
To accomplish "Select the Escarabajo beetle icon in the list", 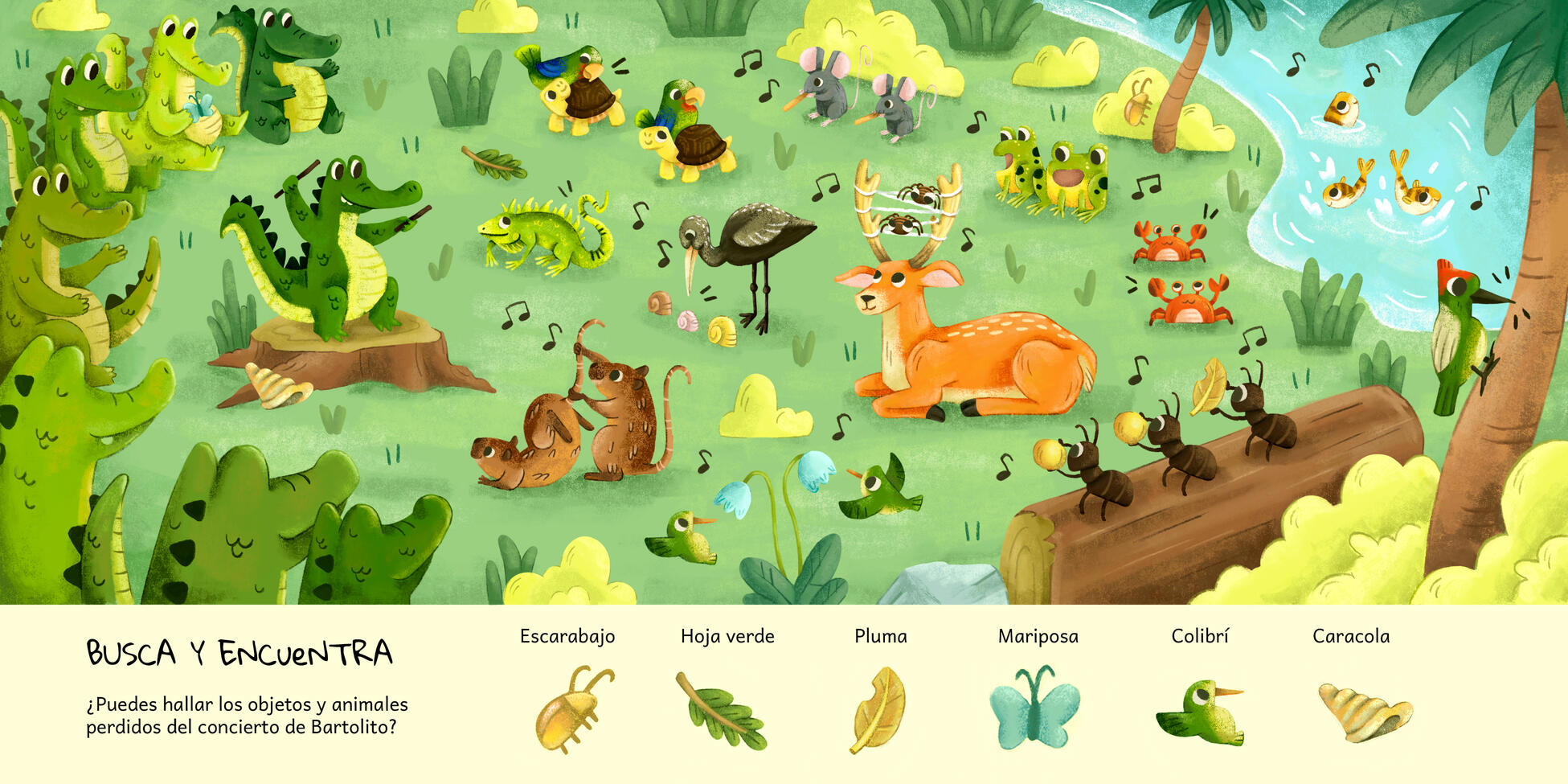I will pyautogui.click(x=571, y=709).
